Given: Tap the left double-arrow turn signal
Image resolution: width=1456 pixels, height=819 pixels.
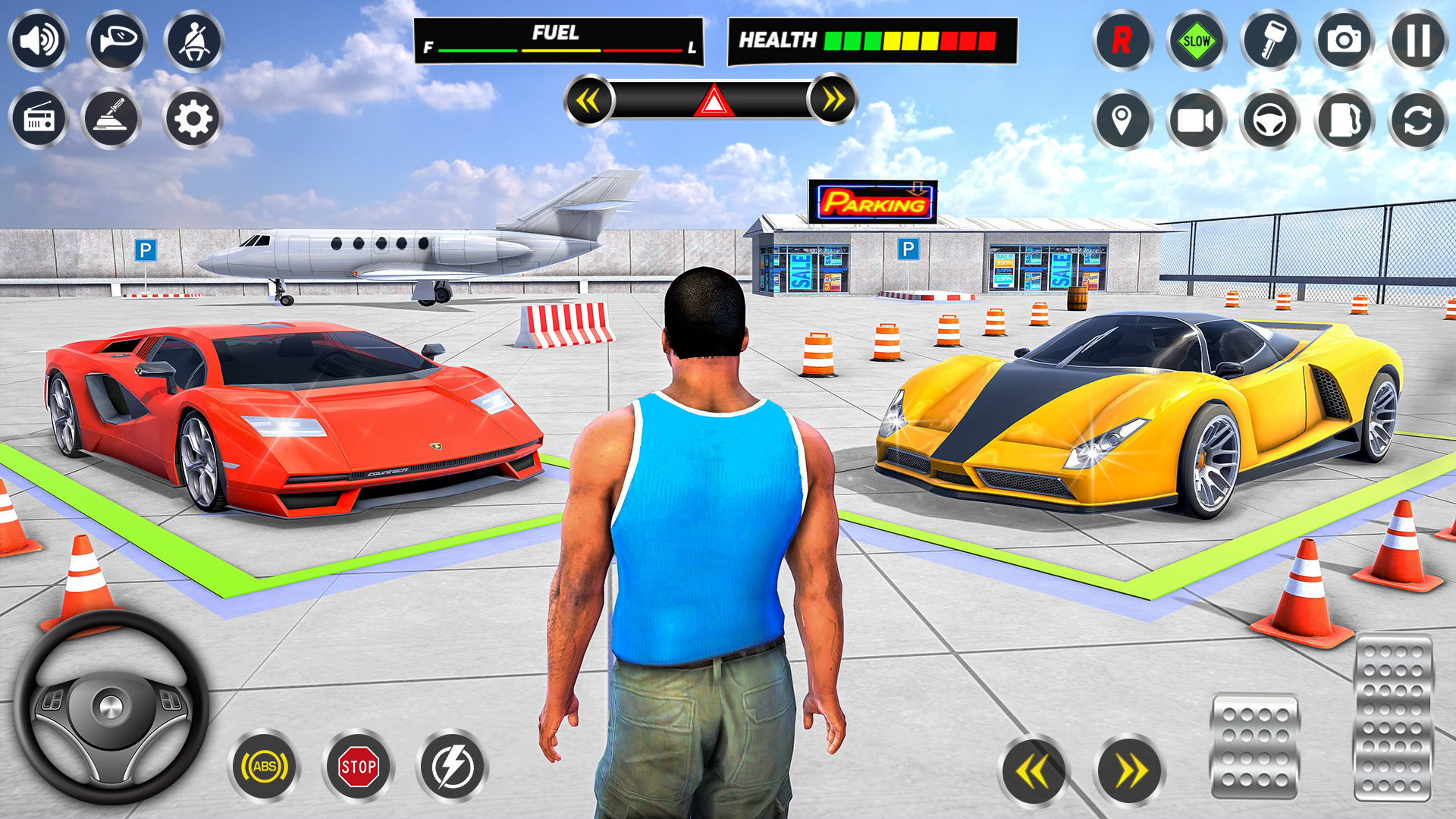Looking at the screenshot, I should click(591, 98).
